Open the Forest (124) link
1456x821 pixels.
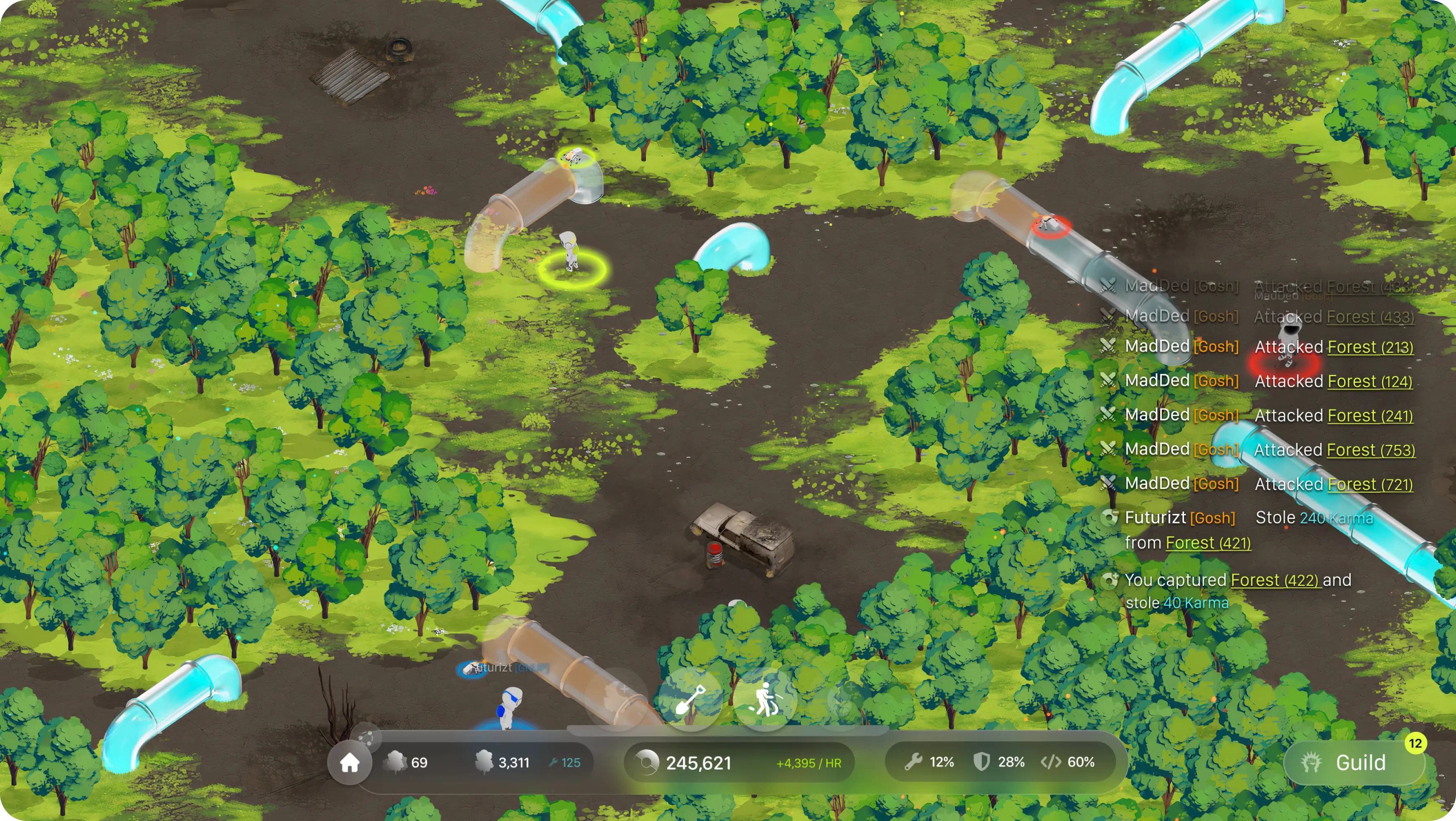[1369, 382]
